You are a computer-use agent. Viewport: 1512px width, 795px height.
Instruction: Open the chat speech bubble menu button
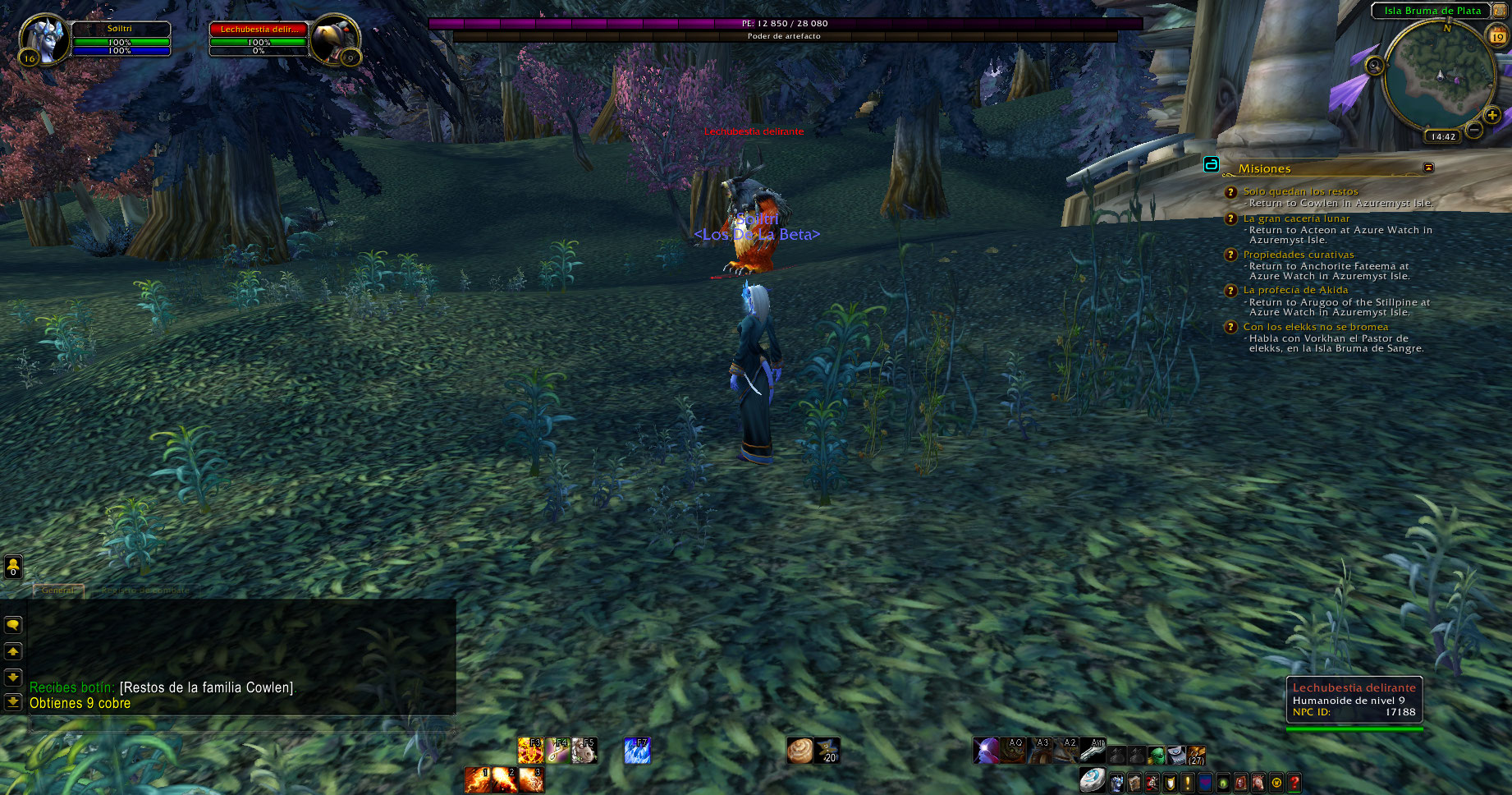coord(13,625)
